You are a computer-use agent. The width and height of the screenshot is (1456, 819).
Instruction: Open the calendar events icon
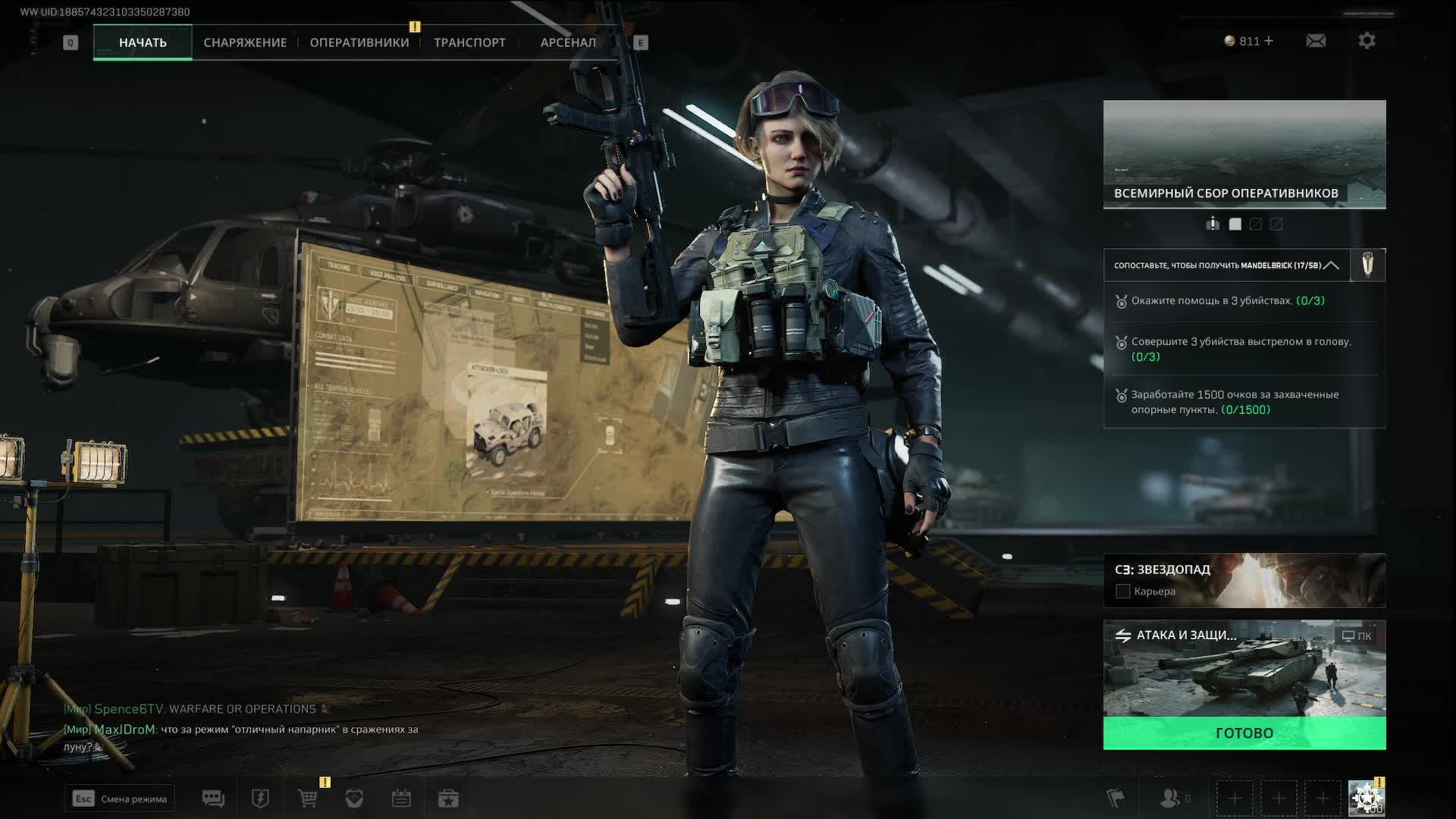pyautogui.click(x=401, y=799)
